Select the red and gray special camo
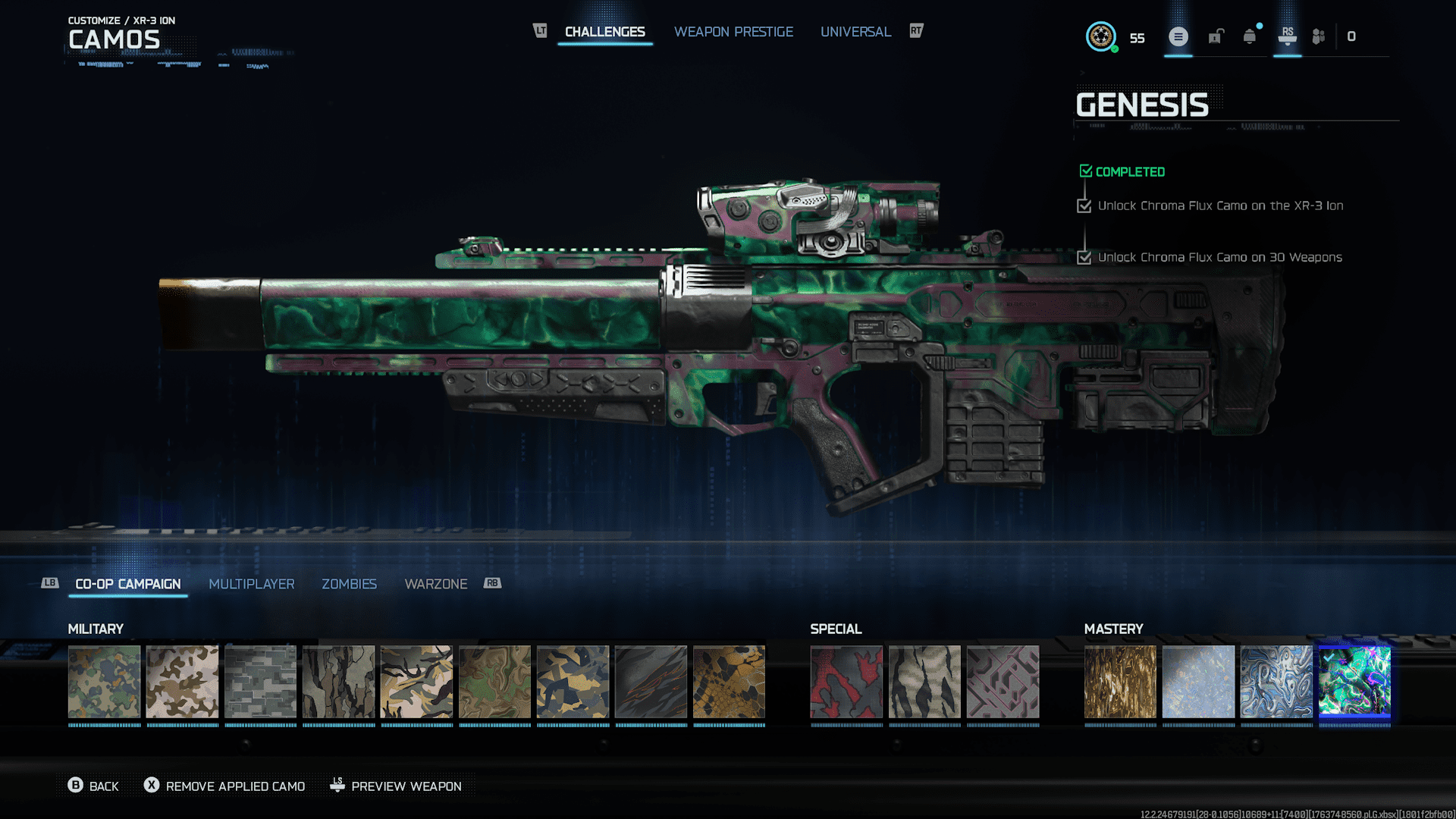Screen dimensions: 1456x819 pyautogui.click(x=846, y=682)
